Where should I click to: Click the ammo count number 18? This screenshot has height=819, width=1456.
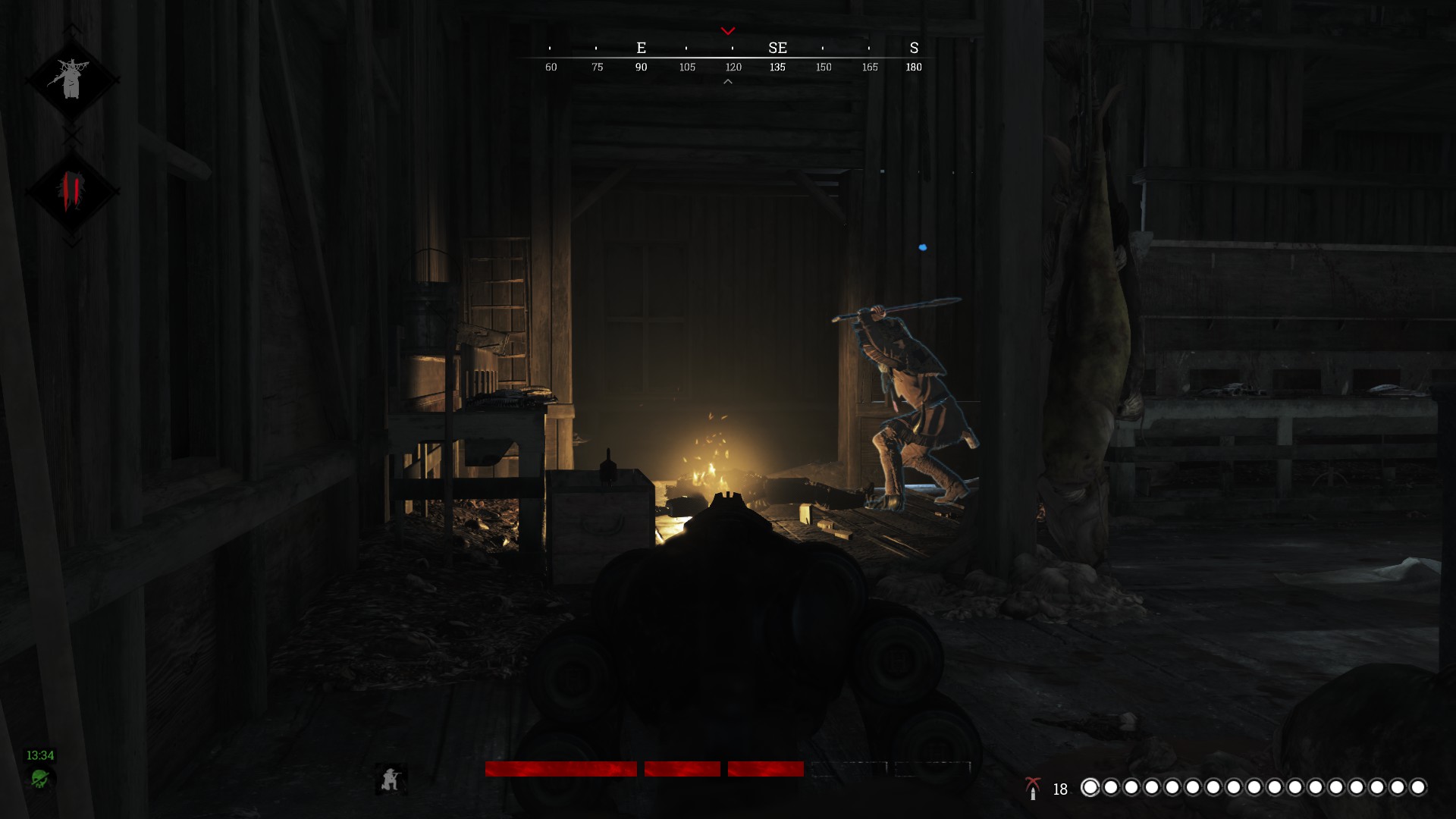point(1060,789)
